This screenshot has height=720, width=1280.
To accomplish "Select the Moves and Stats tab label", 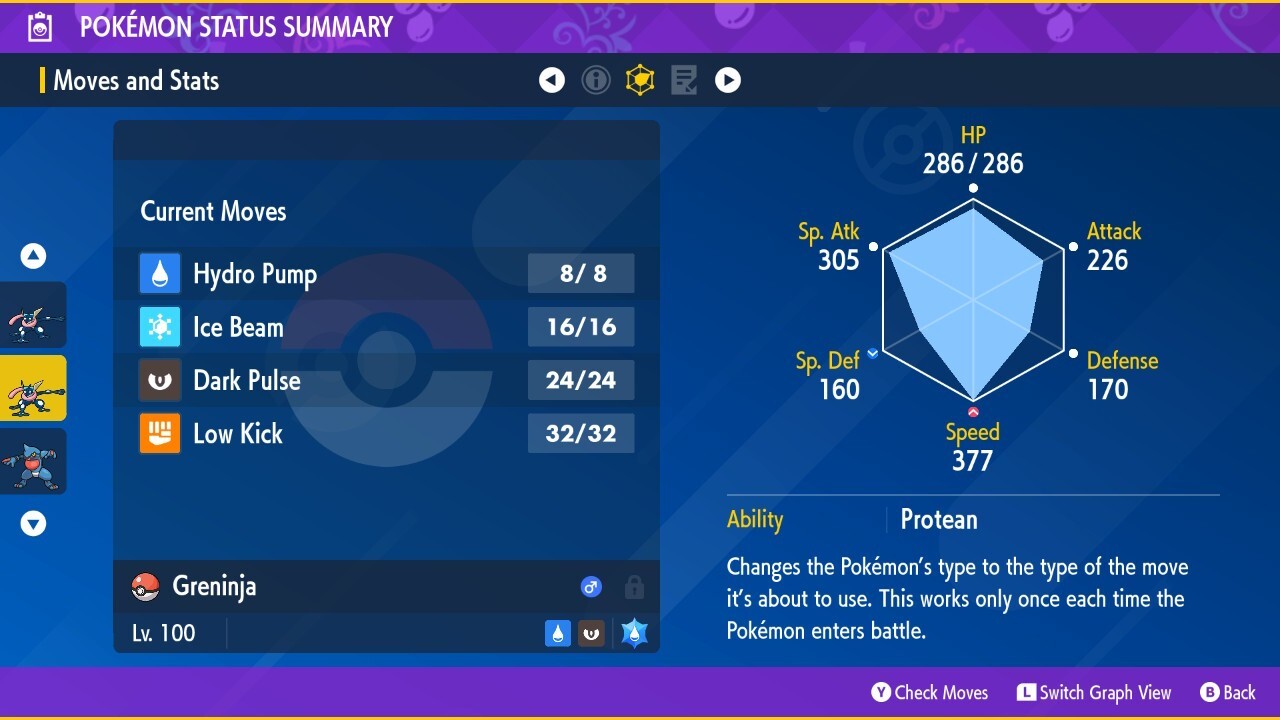I will [x=135, y=81].
